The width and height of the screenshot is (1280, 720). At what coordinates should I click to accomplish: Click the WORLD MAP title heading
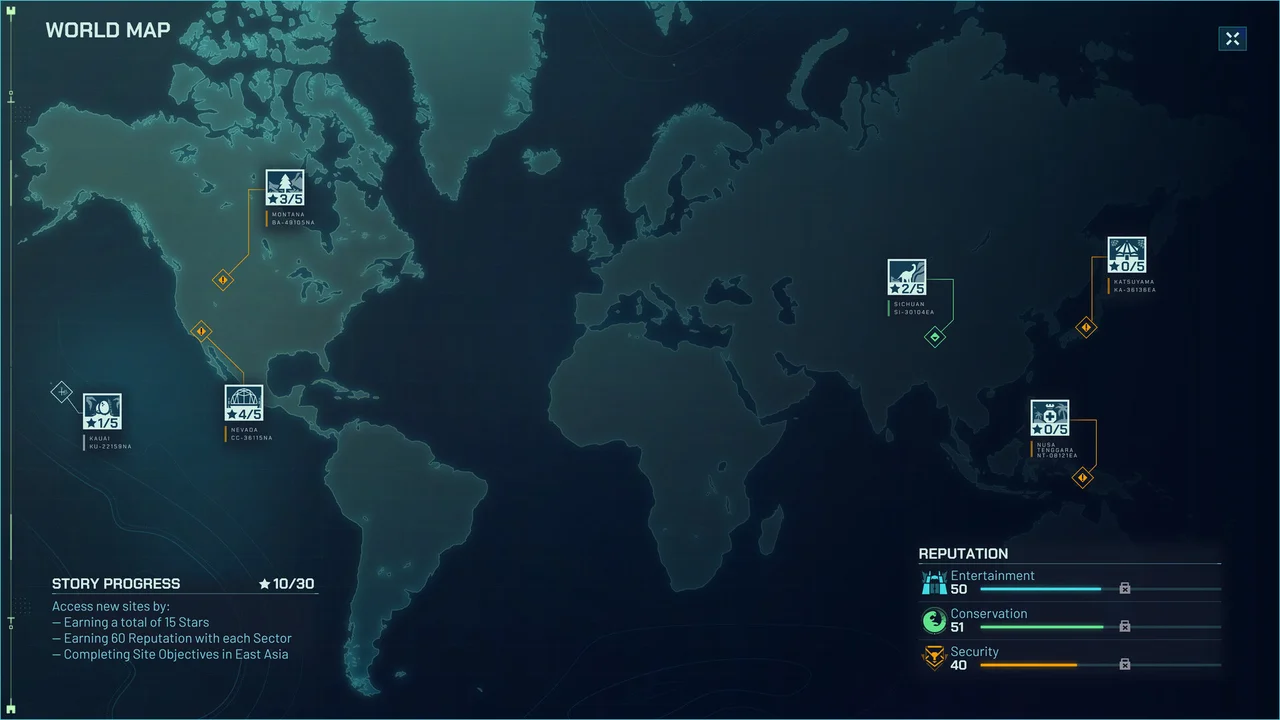point(108,30)
